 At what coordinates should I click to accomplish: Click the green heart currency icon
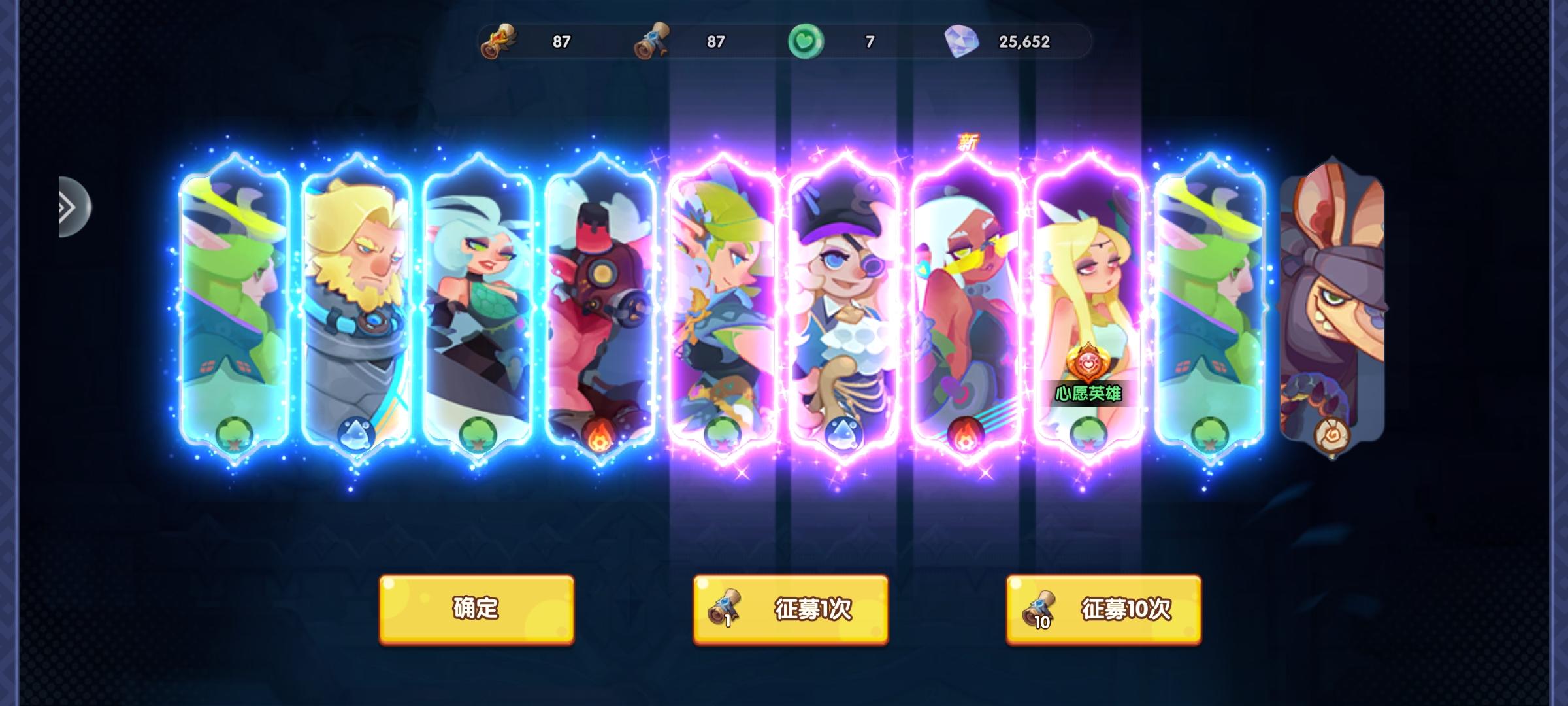(807, 41)
